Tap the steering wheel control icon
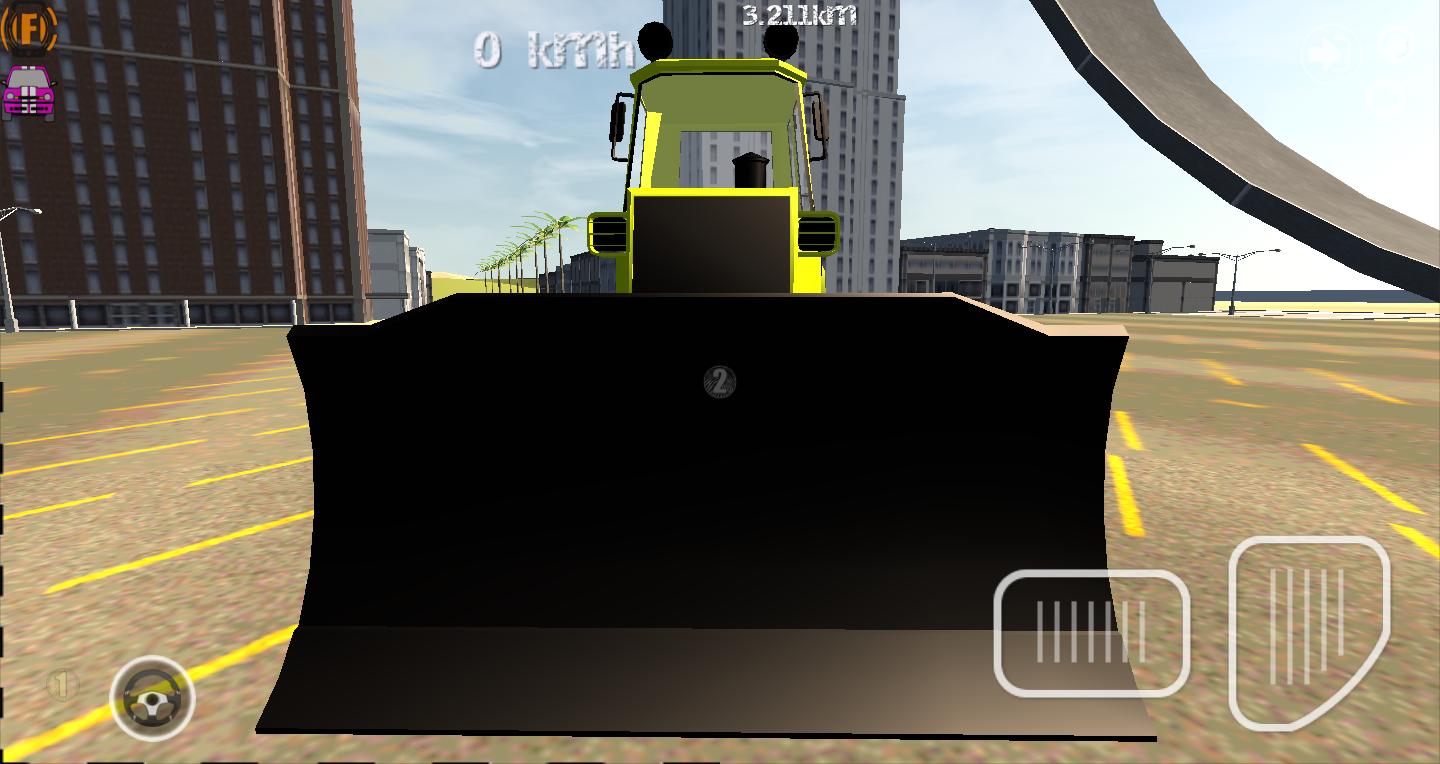 pyautogui.click(x=152, y=697)
